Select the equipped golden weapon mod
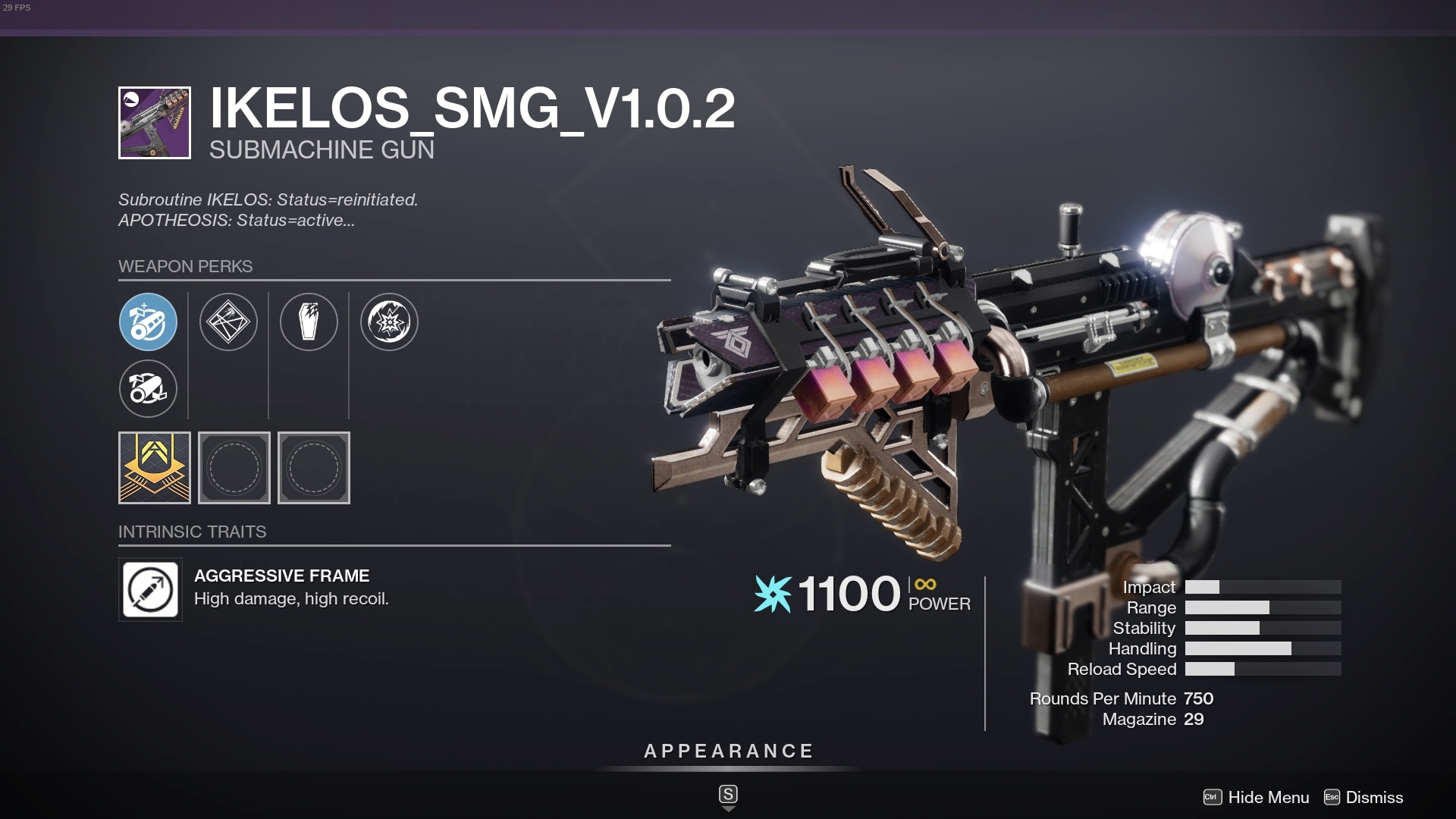Viewport: 1456px width, 819px height. 154,468
